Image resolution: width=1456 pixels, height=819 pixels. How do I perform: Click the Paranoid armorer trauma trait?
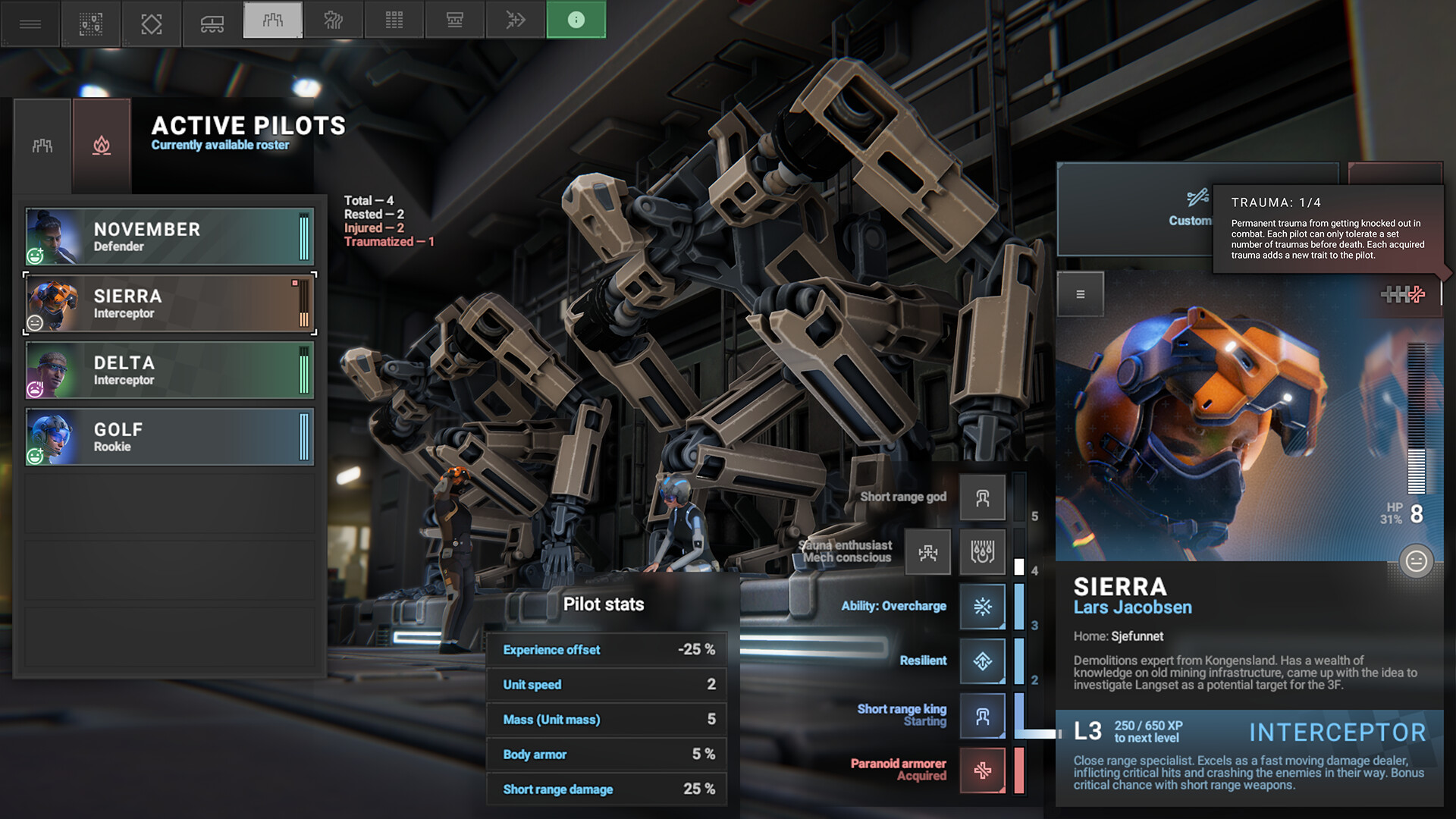(x=982, y=770)
